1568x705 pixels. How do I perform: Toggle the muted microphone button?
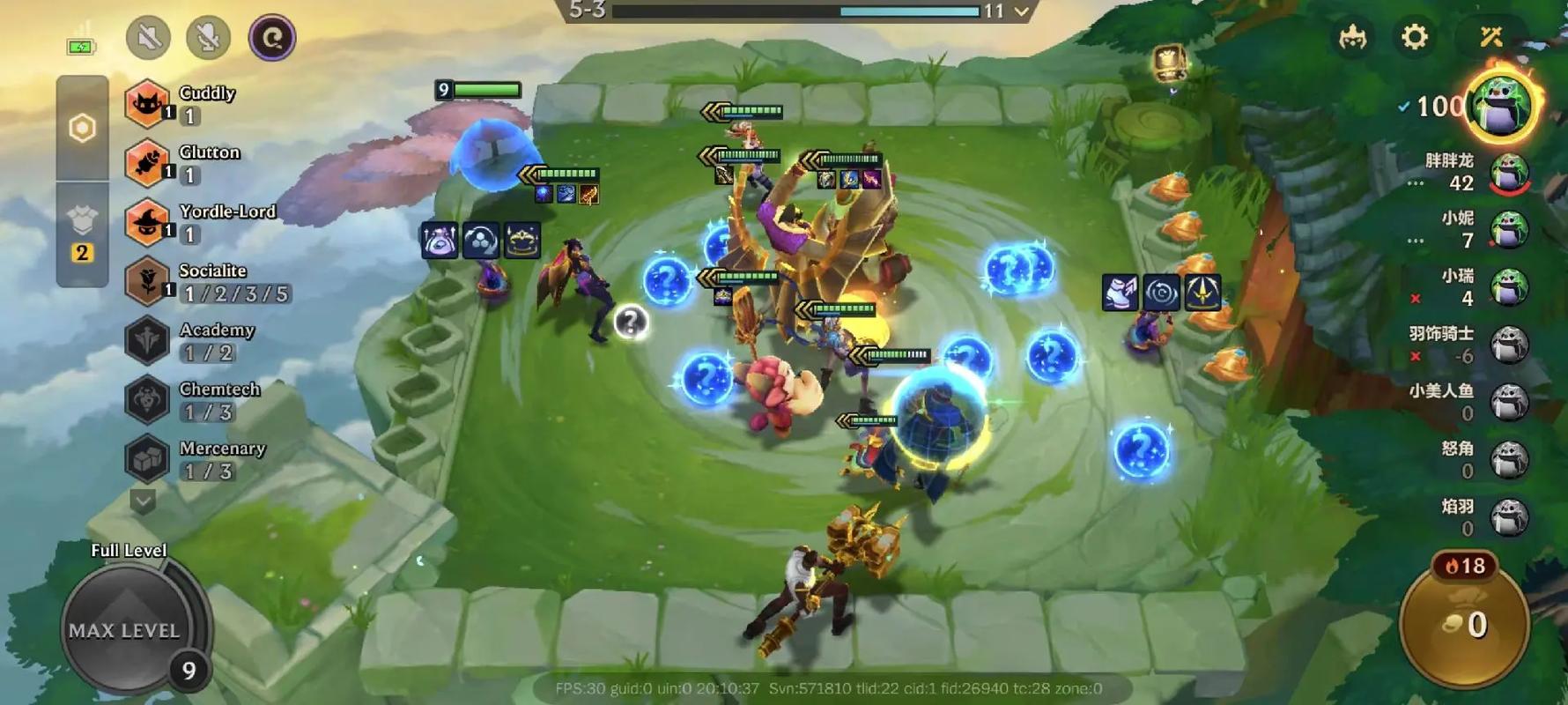click(x=209, y=38)
